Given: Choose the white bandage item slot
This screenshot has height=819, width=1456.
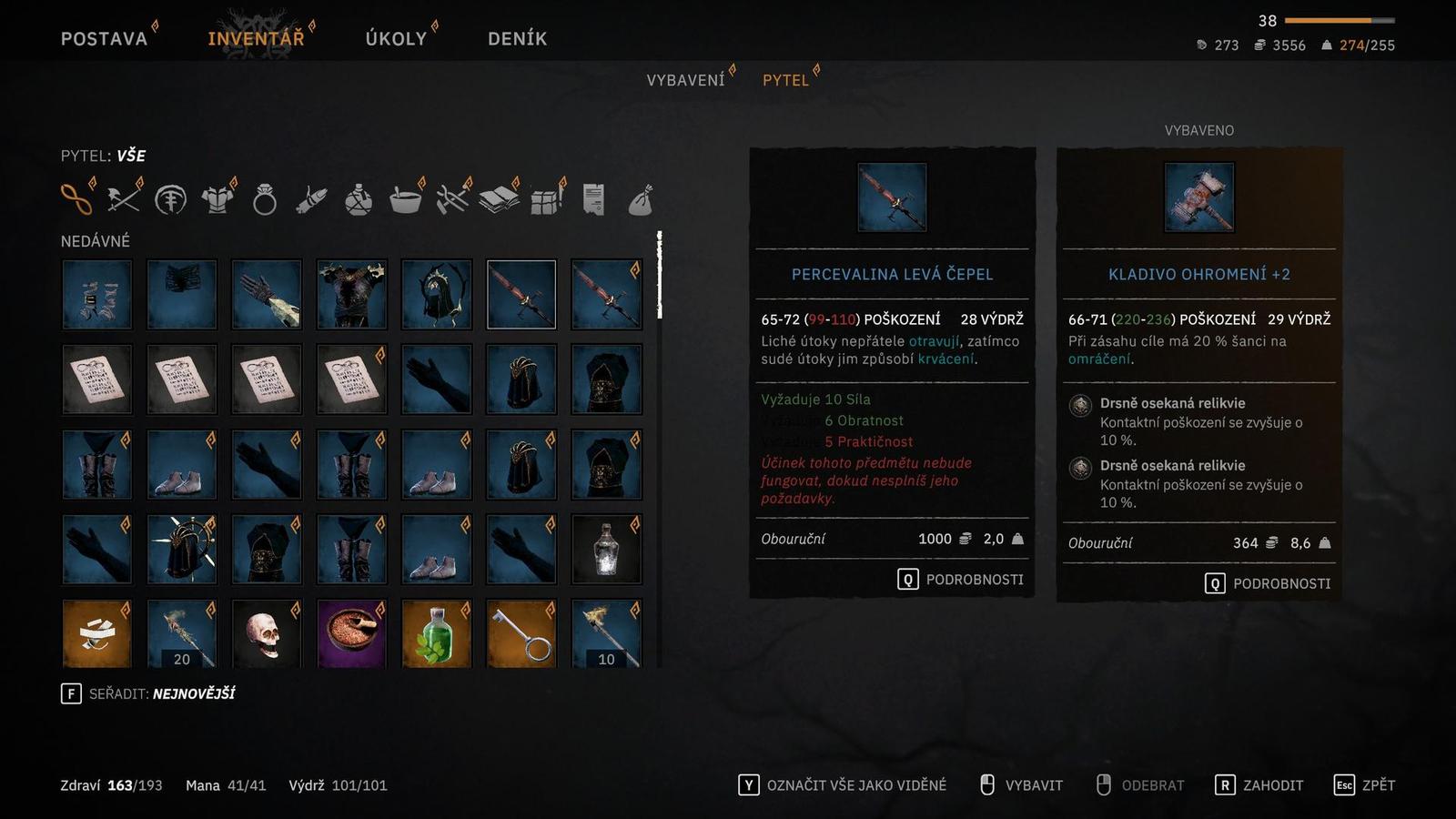Looking at the screenshot, I should pos(96,633).
